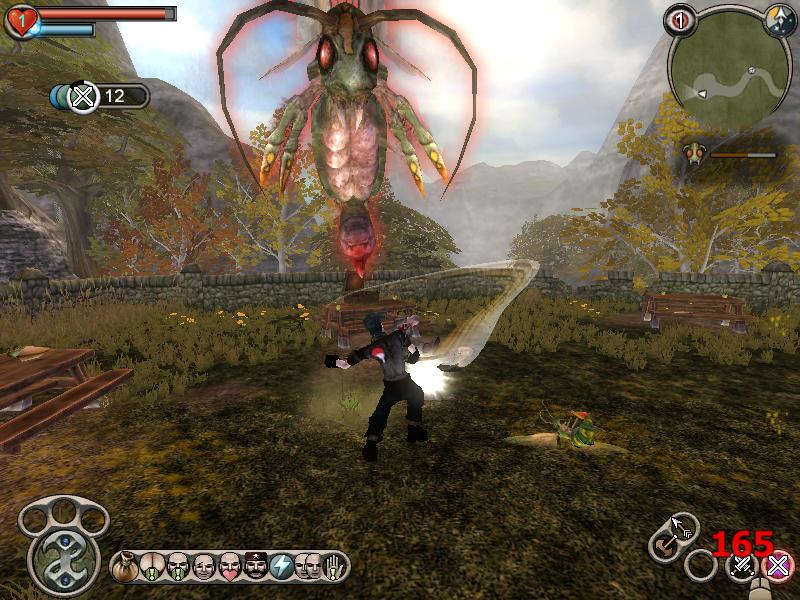The width and height of the screenshot is (800, 600).
Task: Click the quest marker dot on the minimap
Action: [751, 71]
